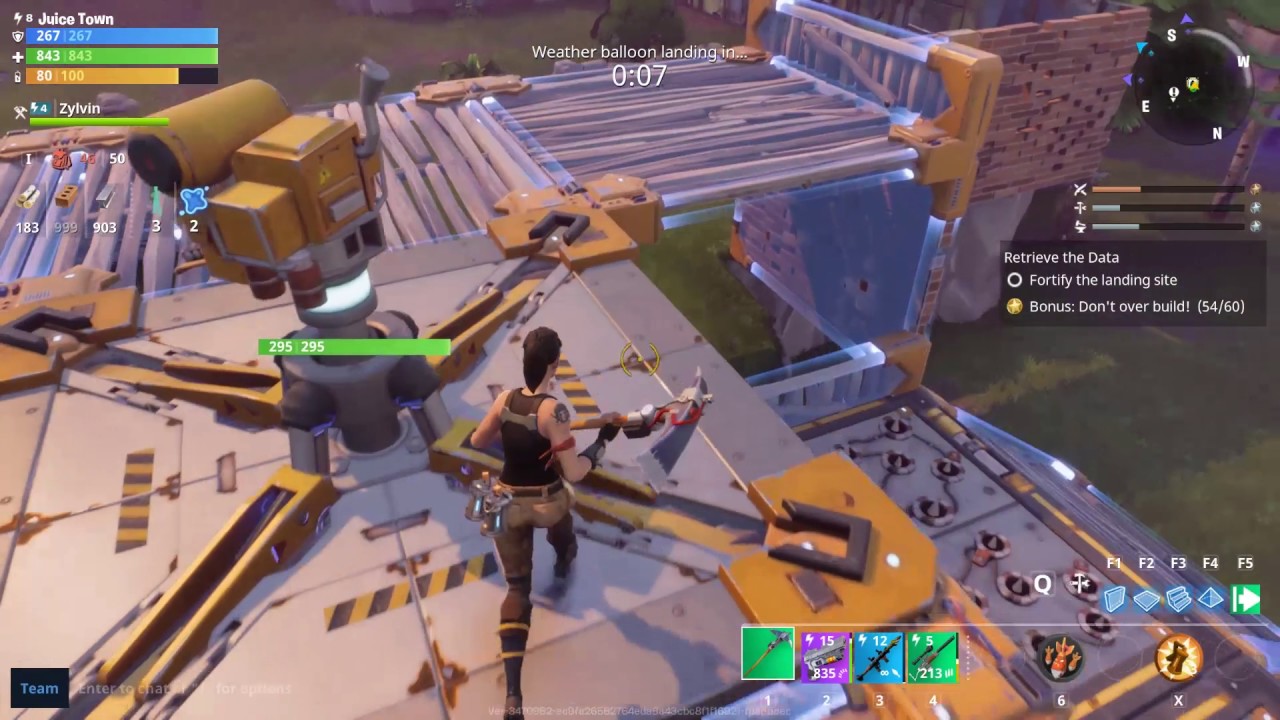Select the wall build piece
This screenshot has height=720, width=1280.
[1113, 598]
